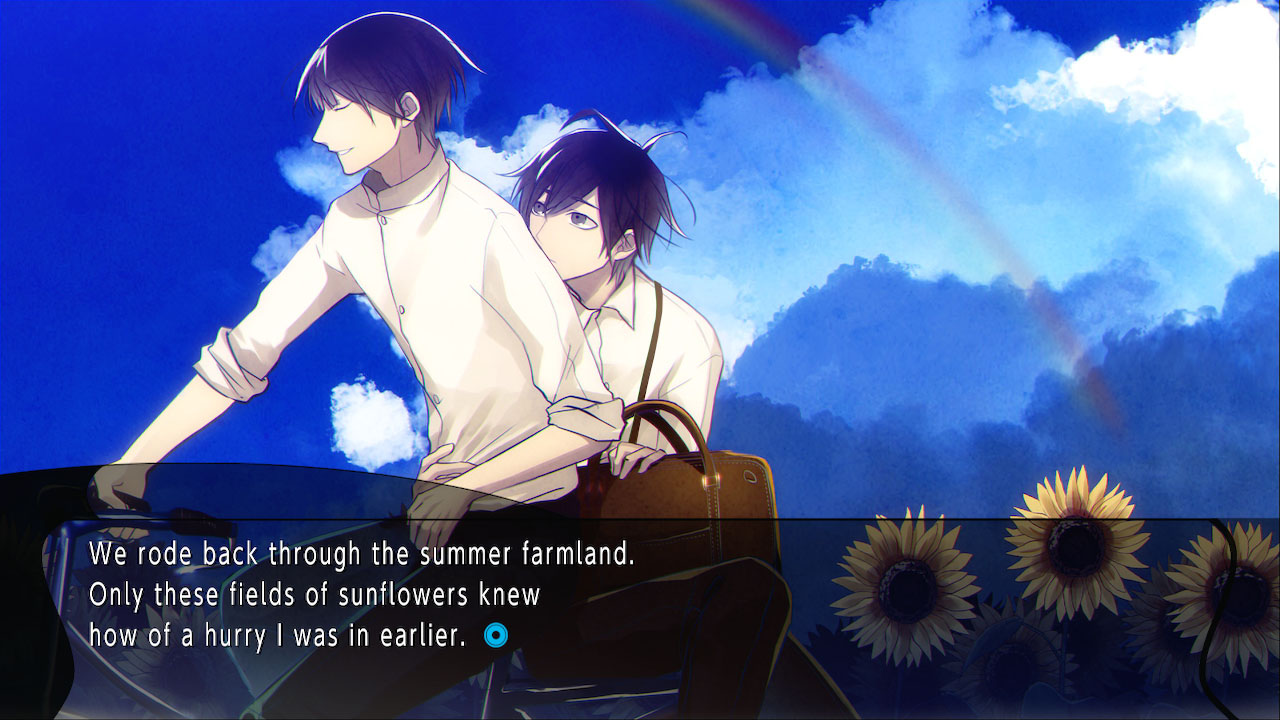The width and height of the screenshot is (1280, 720).
Task: Click the line 'how of a hurry I was in earlier.'
Action: (x=280, y=633)
